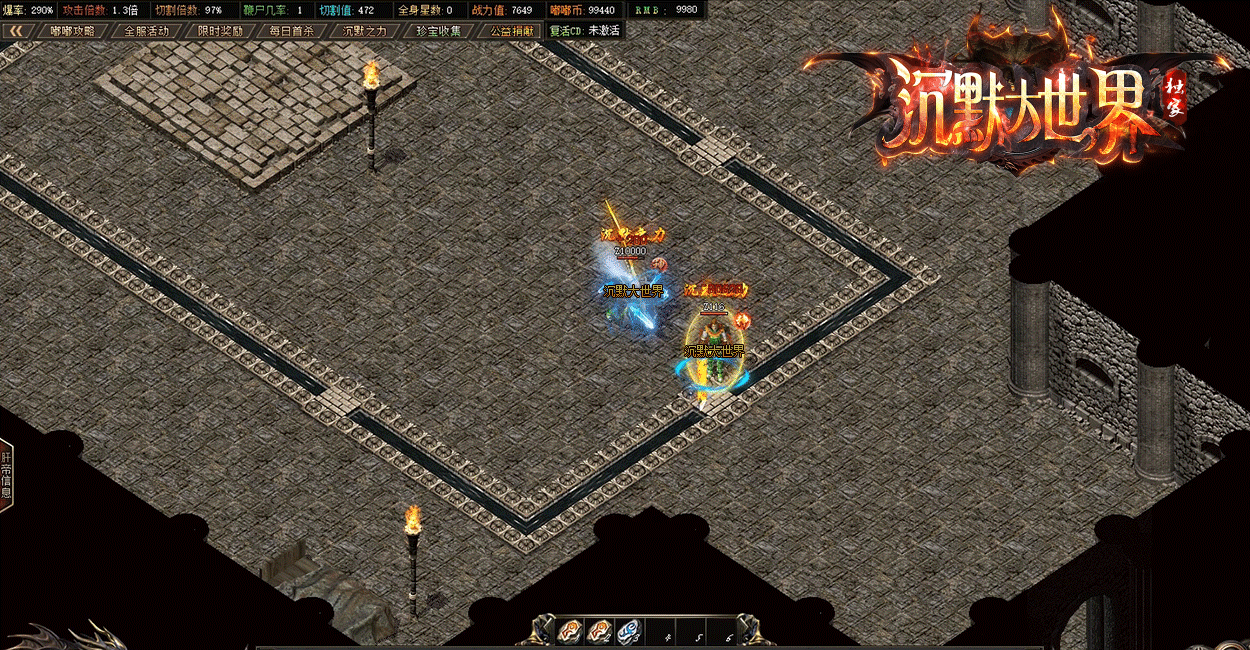This screenshot has width=1250, height=650.
Task: Open the 嘟嘟攻略 guide menu
Action: pos(73,30)
